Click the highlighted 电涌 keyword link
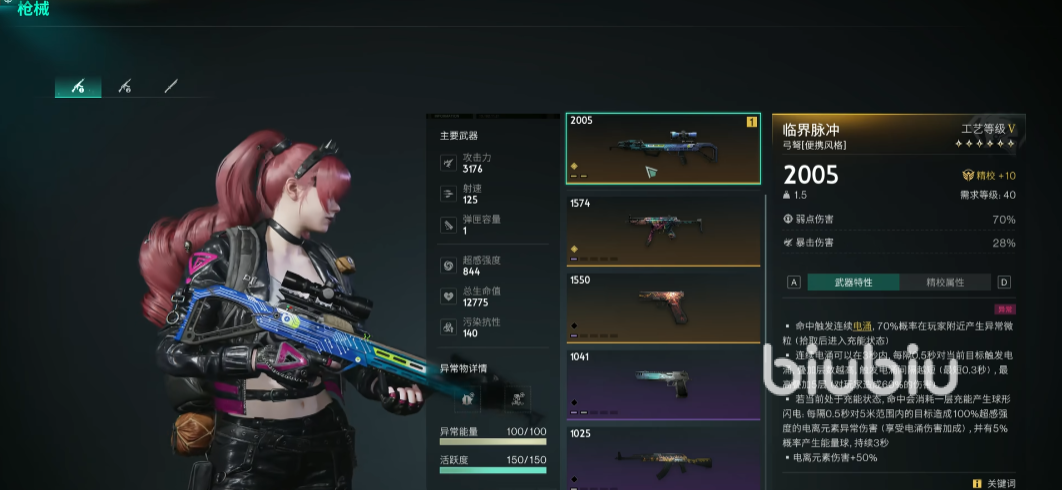Viewport: 1062px width, 490px height. pos(862,326)
